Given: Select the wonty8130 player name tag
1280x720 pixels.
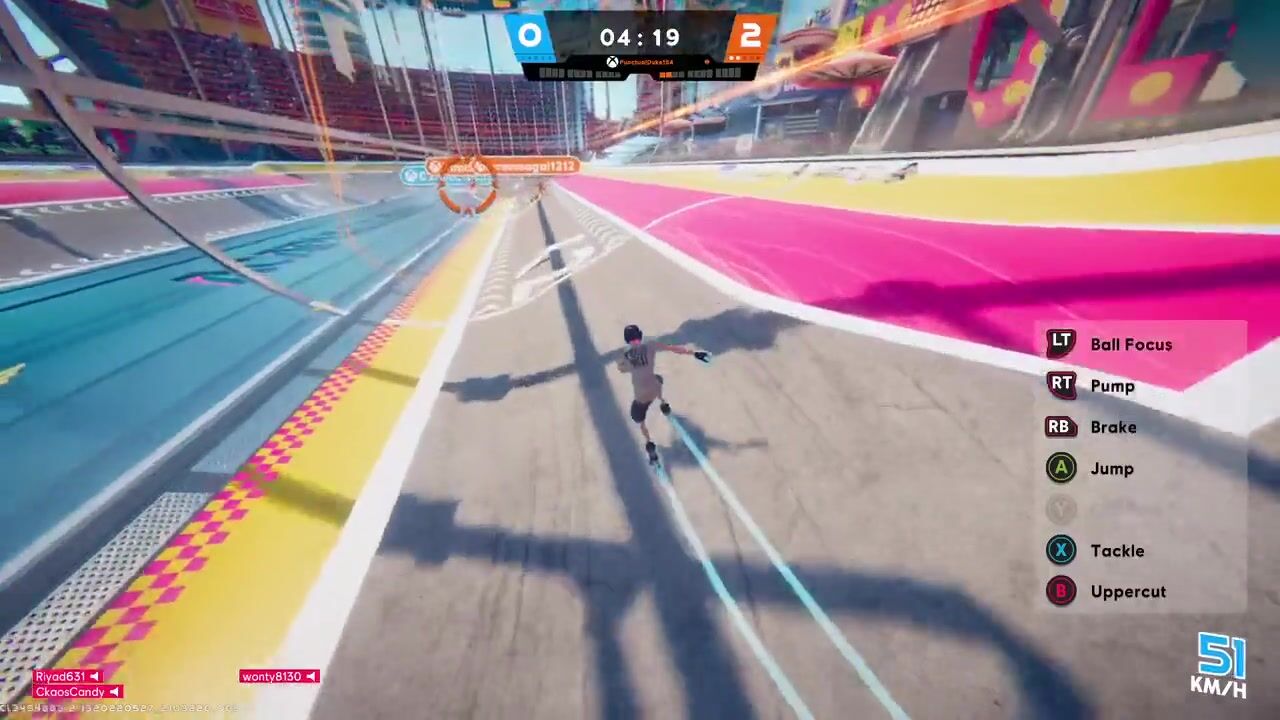Looking at the screenshot, I should pyautogui.click(x=278, y=677).
